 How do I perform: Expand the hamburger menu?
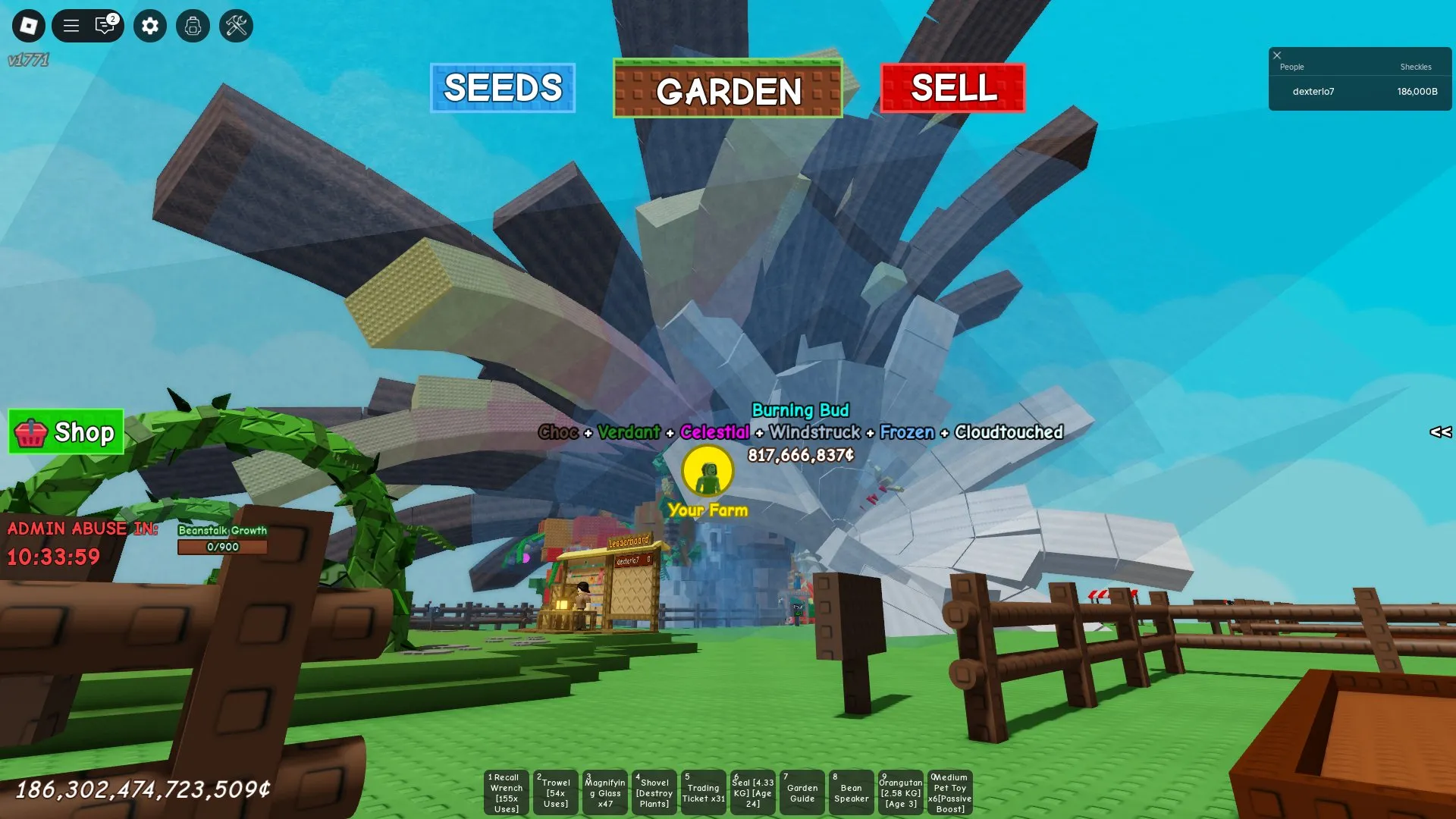(x=71, y=25)
